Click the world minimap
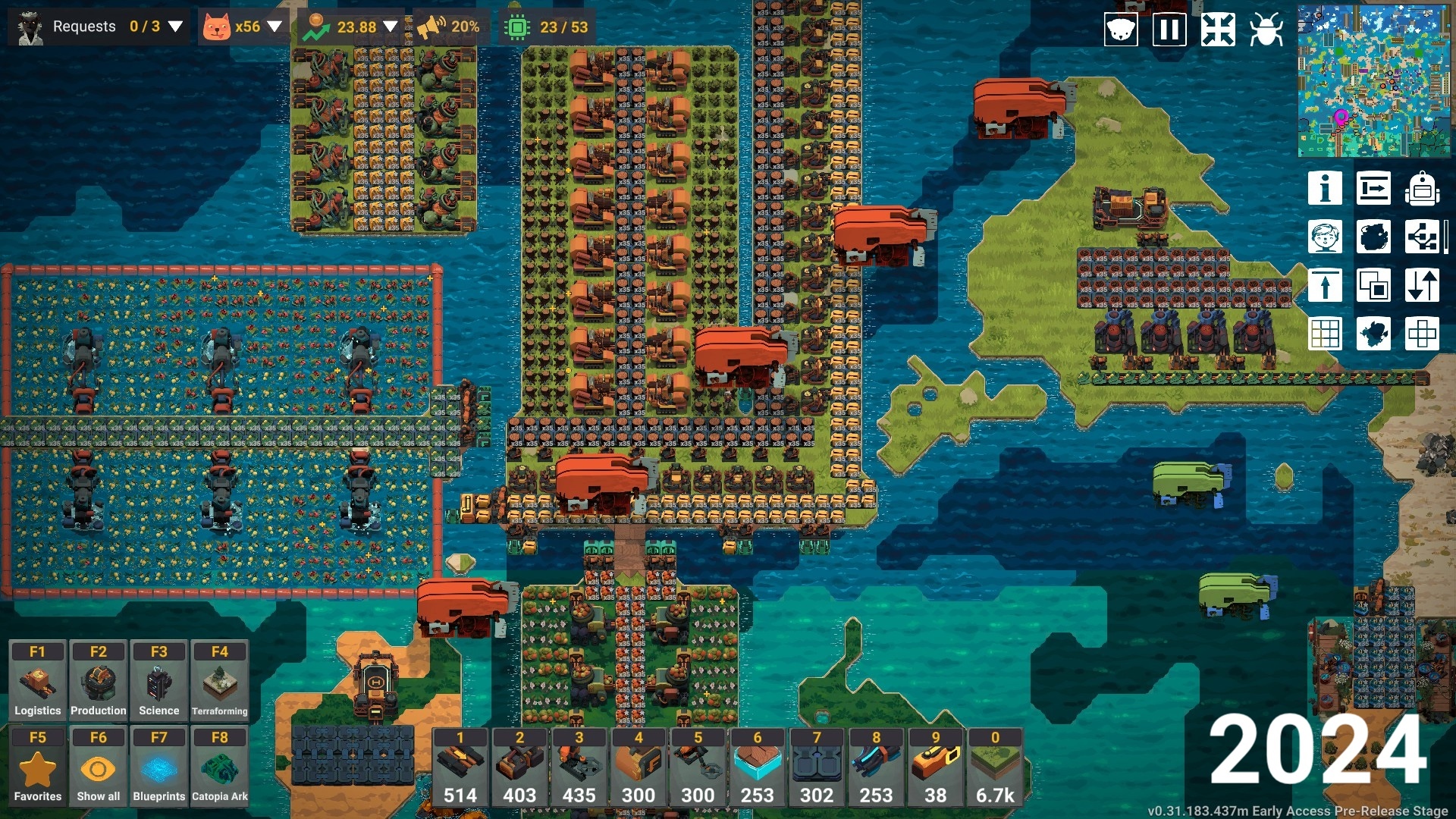 (1373, 81)
